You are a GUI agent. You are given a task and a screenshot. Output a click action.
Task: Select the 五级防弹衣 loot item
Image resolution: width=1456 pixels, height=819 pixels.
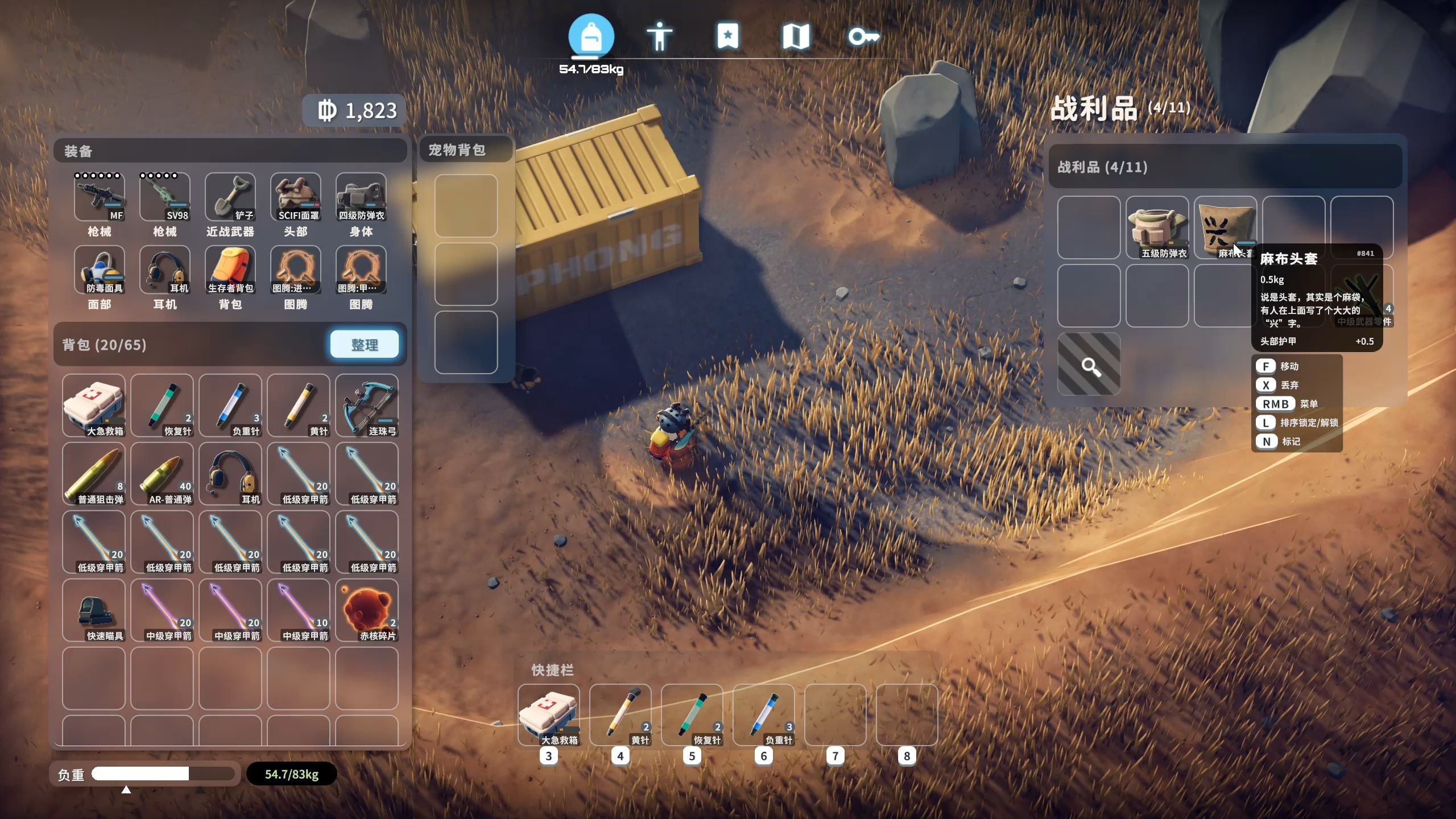coord(1157,227)
